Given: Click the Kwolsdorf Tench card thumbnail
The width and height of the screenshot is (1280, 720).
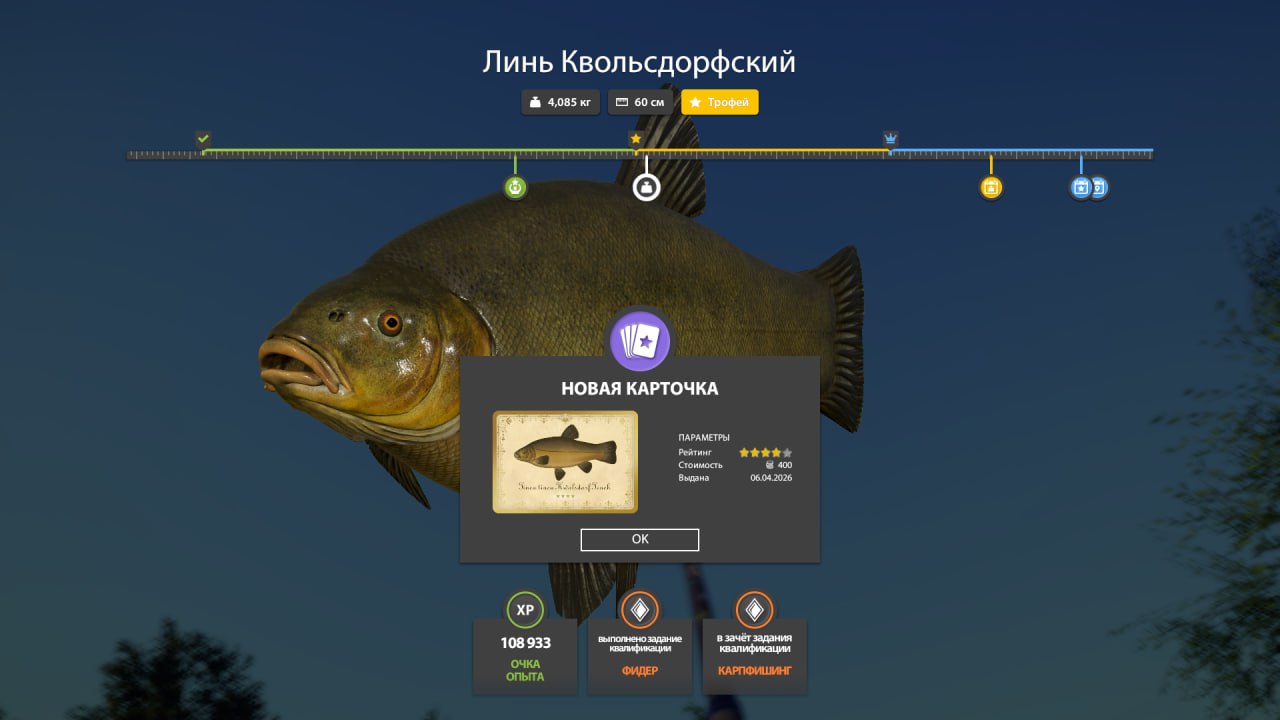Looking at the screenshot, I should point(564,461).
